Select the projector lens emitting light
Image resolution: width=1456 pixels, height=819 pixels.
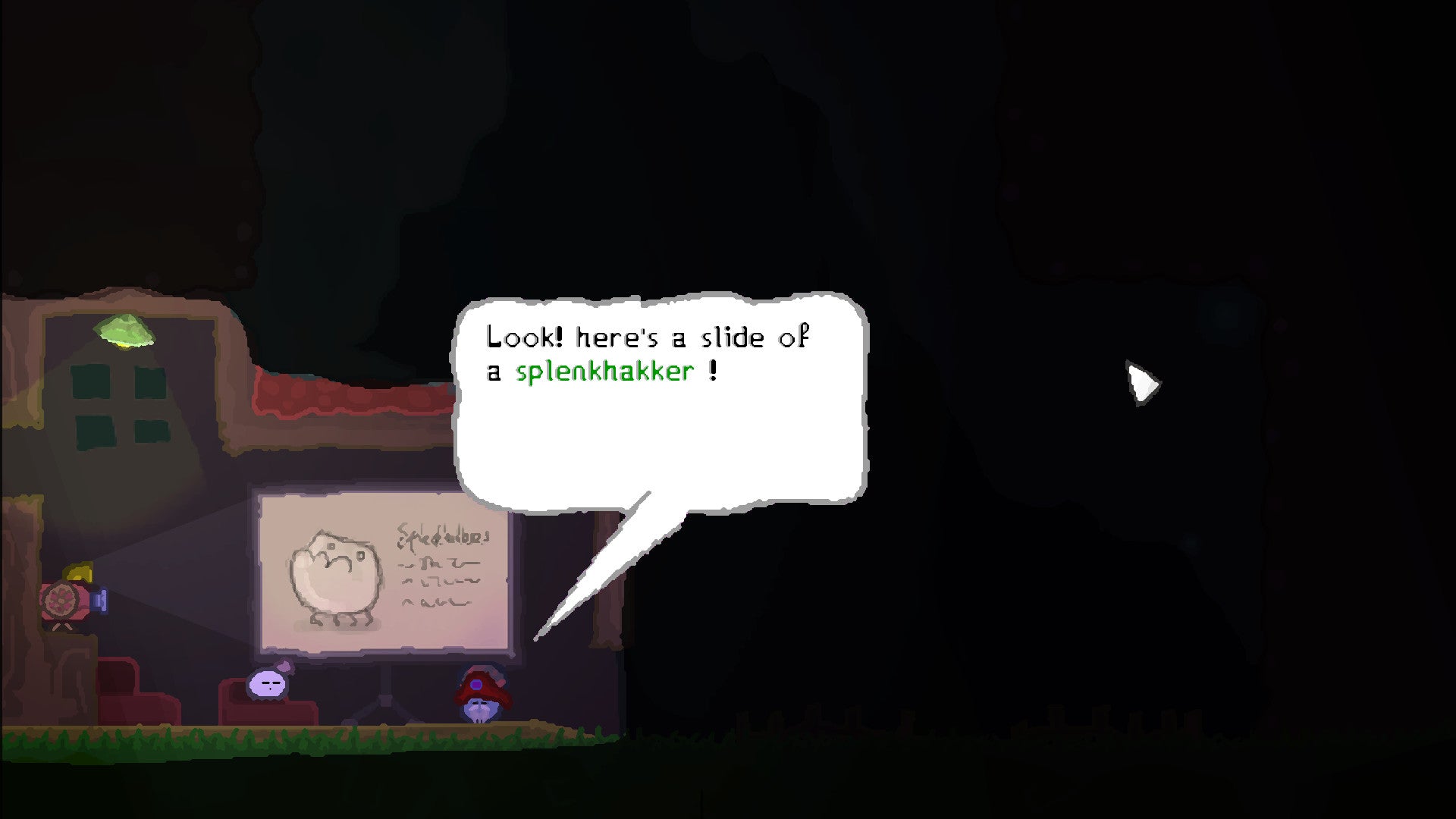tap(99, 600)
